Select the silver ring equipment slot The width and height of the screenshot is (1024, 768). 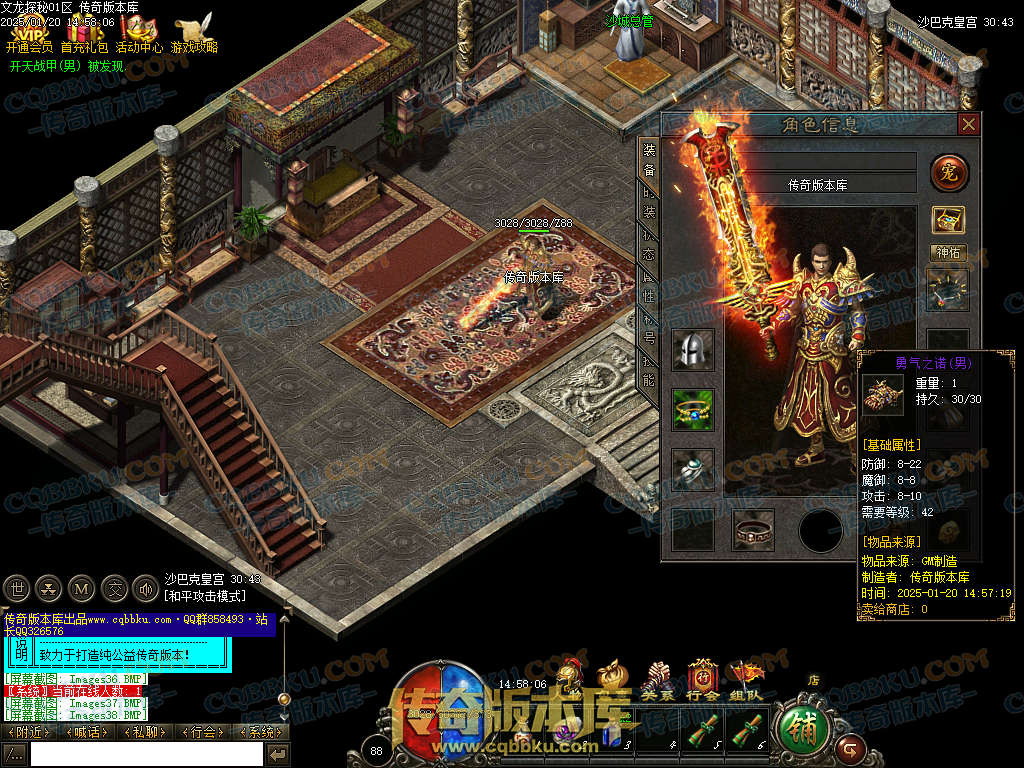693,467
